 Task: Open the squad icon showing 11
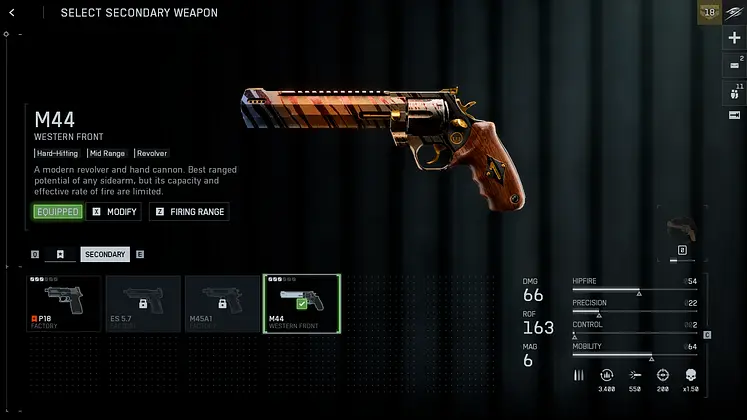click(x=734, y=91)
